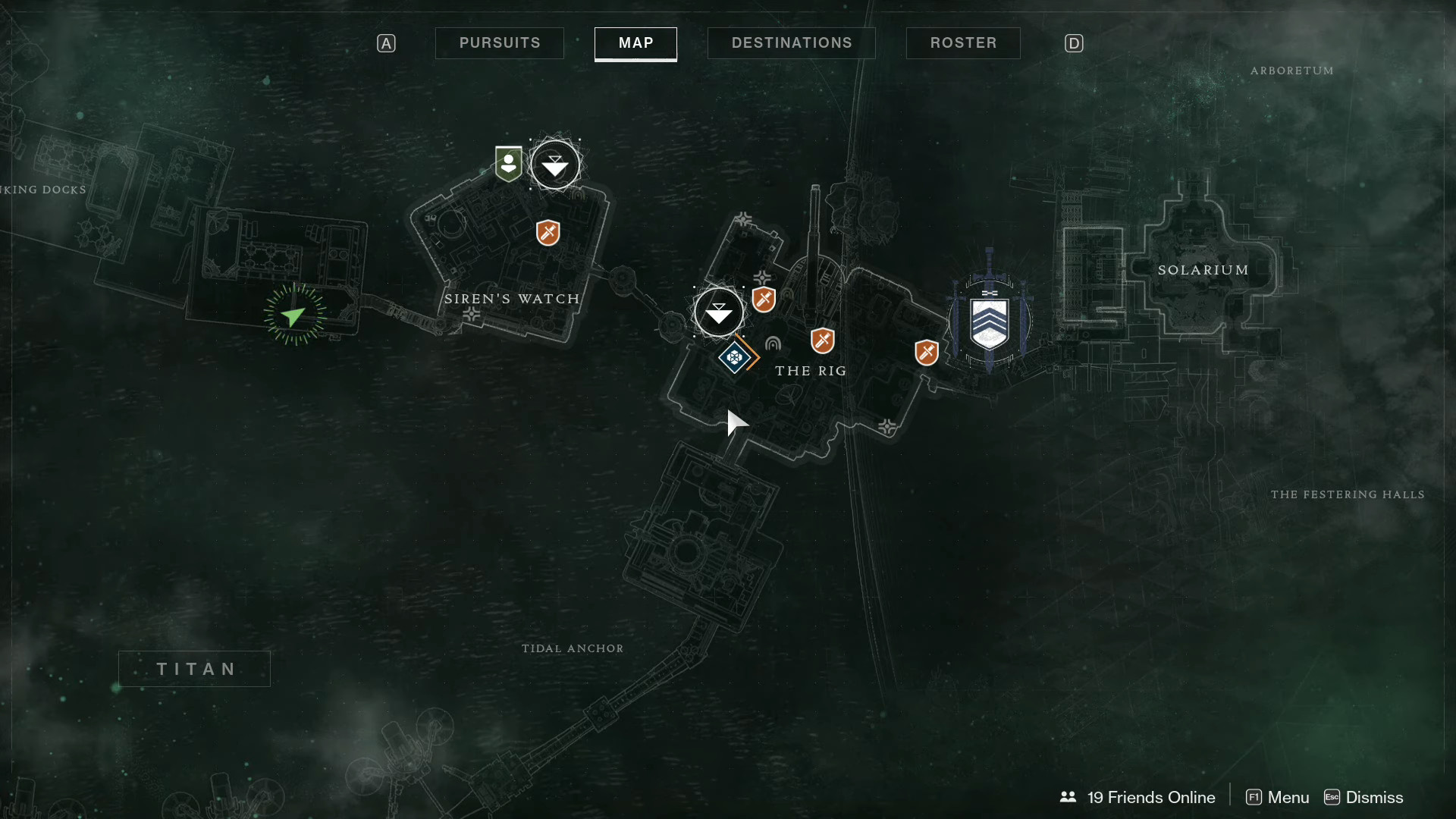Select the strike emblem near Solarium
Screen dimensions: 1456x819
990,322
